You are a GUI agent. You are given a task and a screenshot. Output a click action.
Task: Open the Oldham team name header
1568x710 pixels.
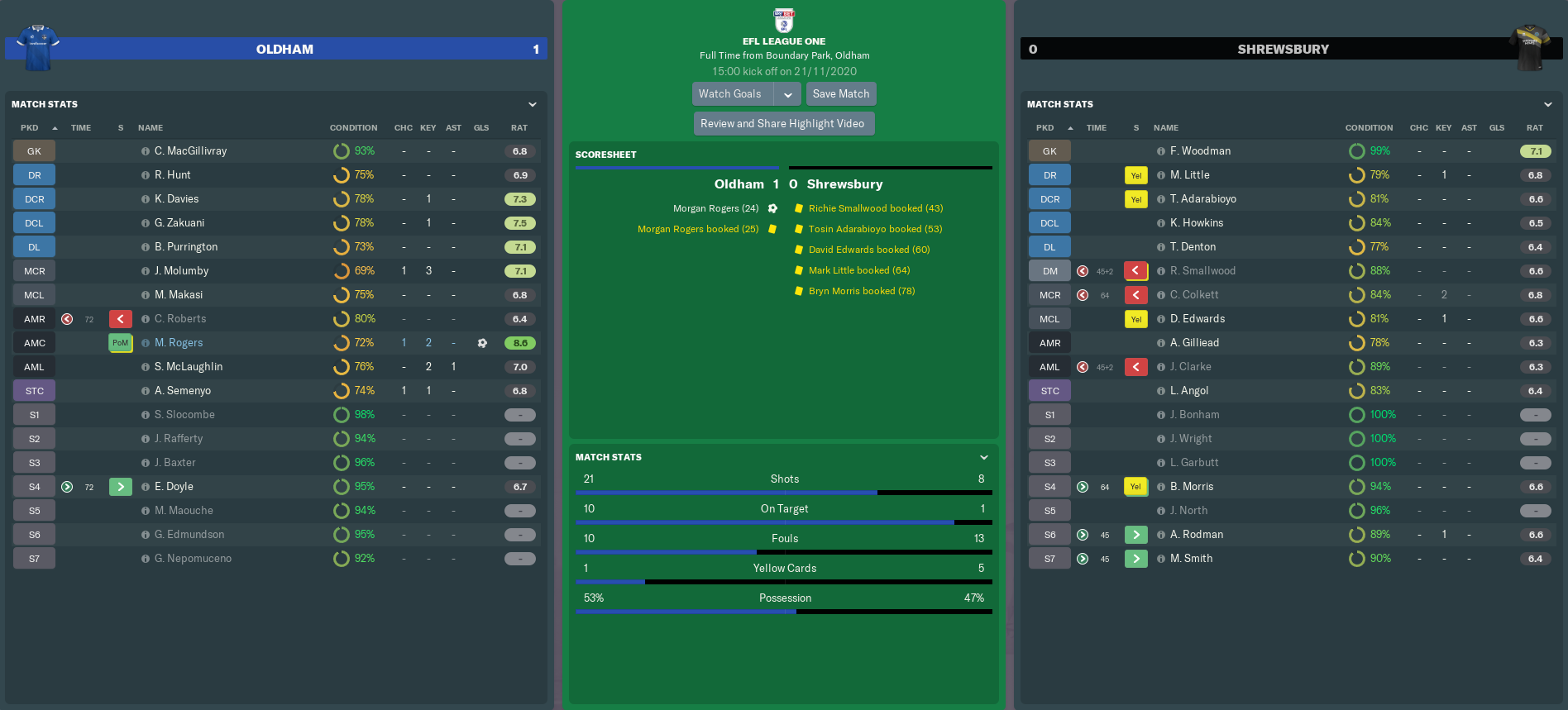click(x=284, y=50)
